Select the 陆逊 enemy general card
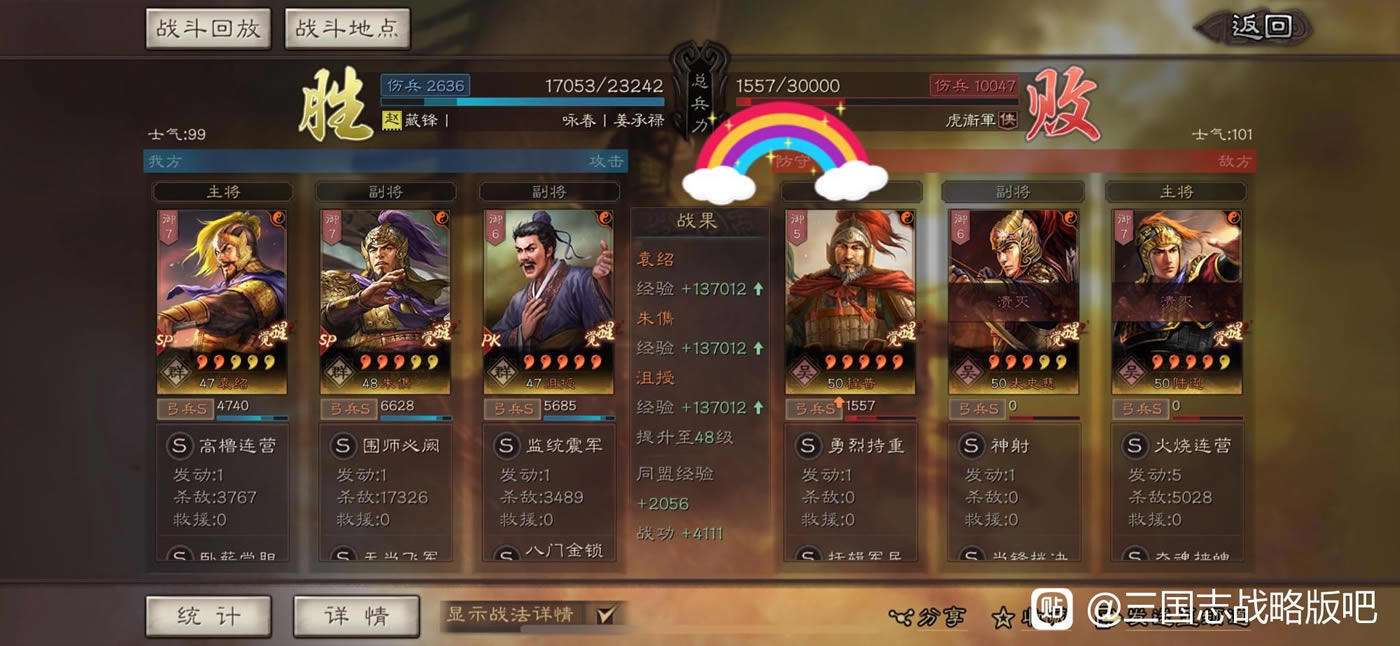Viewport: 1400px width, 646px height. coord(1176,300)
